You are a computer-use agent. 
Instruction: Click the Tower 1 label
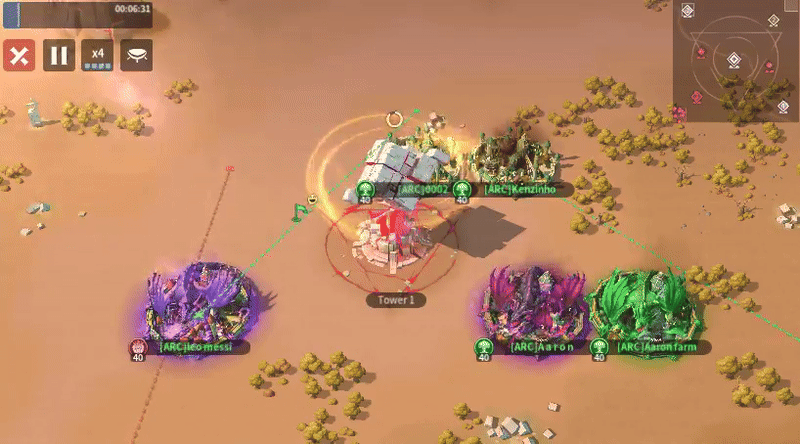396,299
